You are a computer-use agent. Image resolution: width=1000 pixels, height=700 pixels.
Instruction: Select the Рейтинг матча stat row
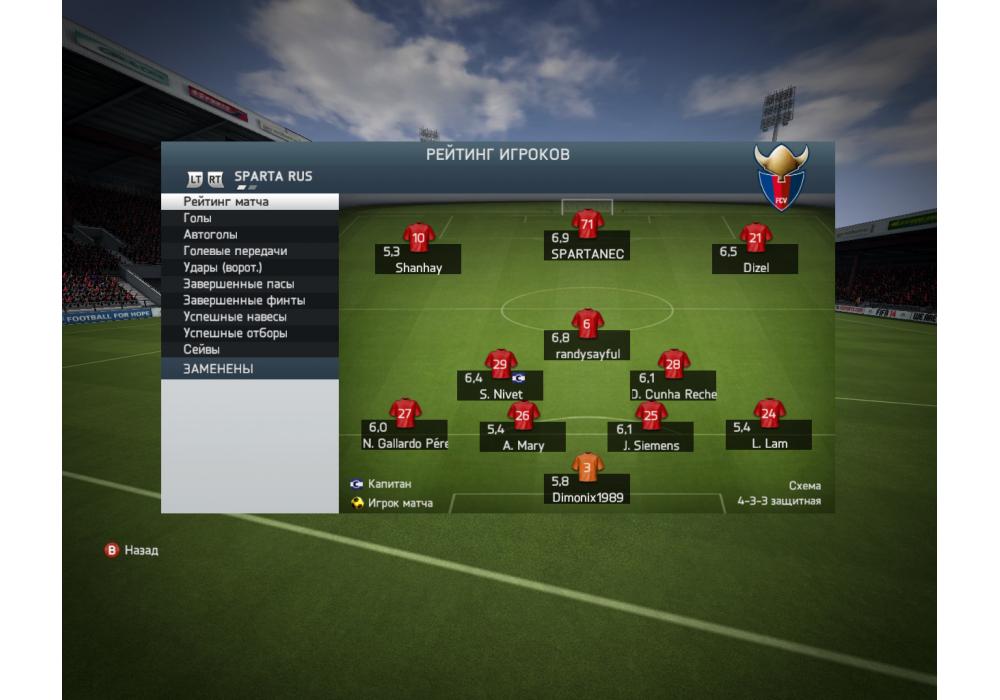tap(249, 202)
